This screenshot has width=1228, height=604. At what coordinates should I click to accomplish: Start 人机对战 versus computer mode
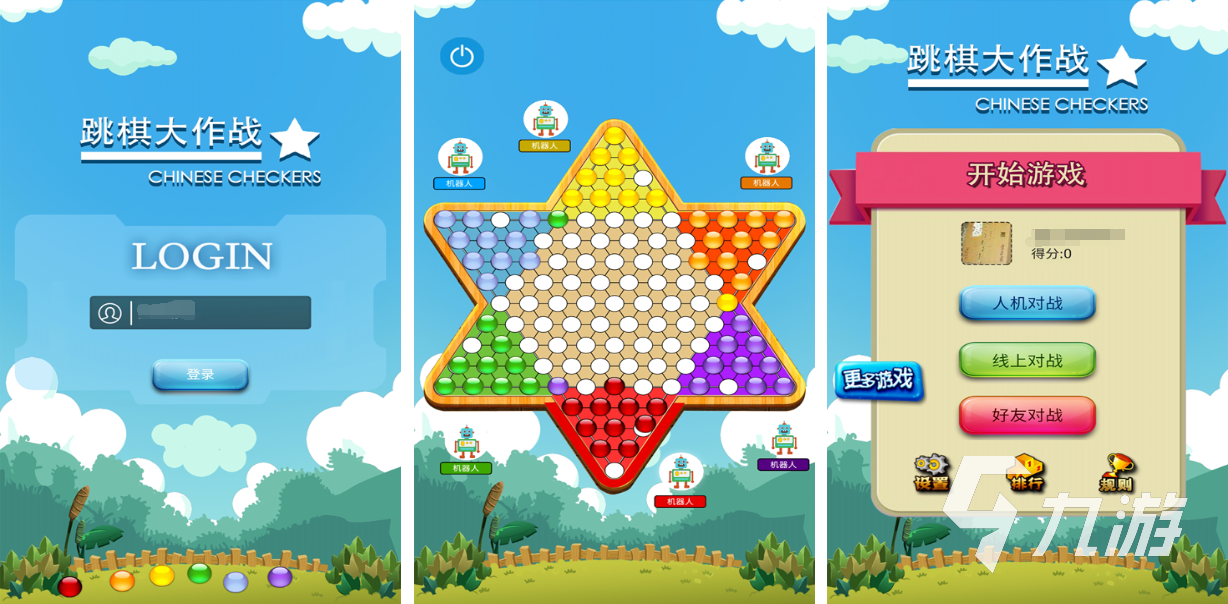(x=1027, y=303)
